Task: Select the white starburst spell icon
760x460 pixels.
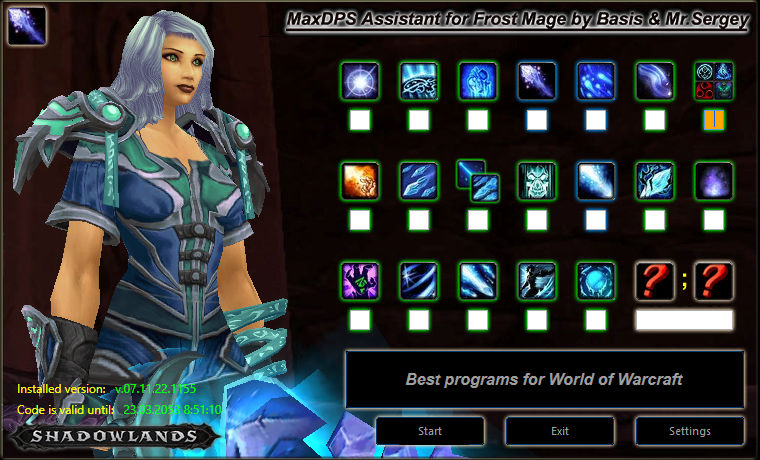Action: click(x=360, y=82)
